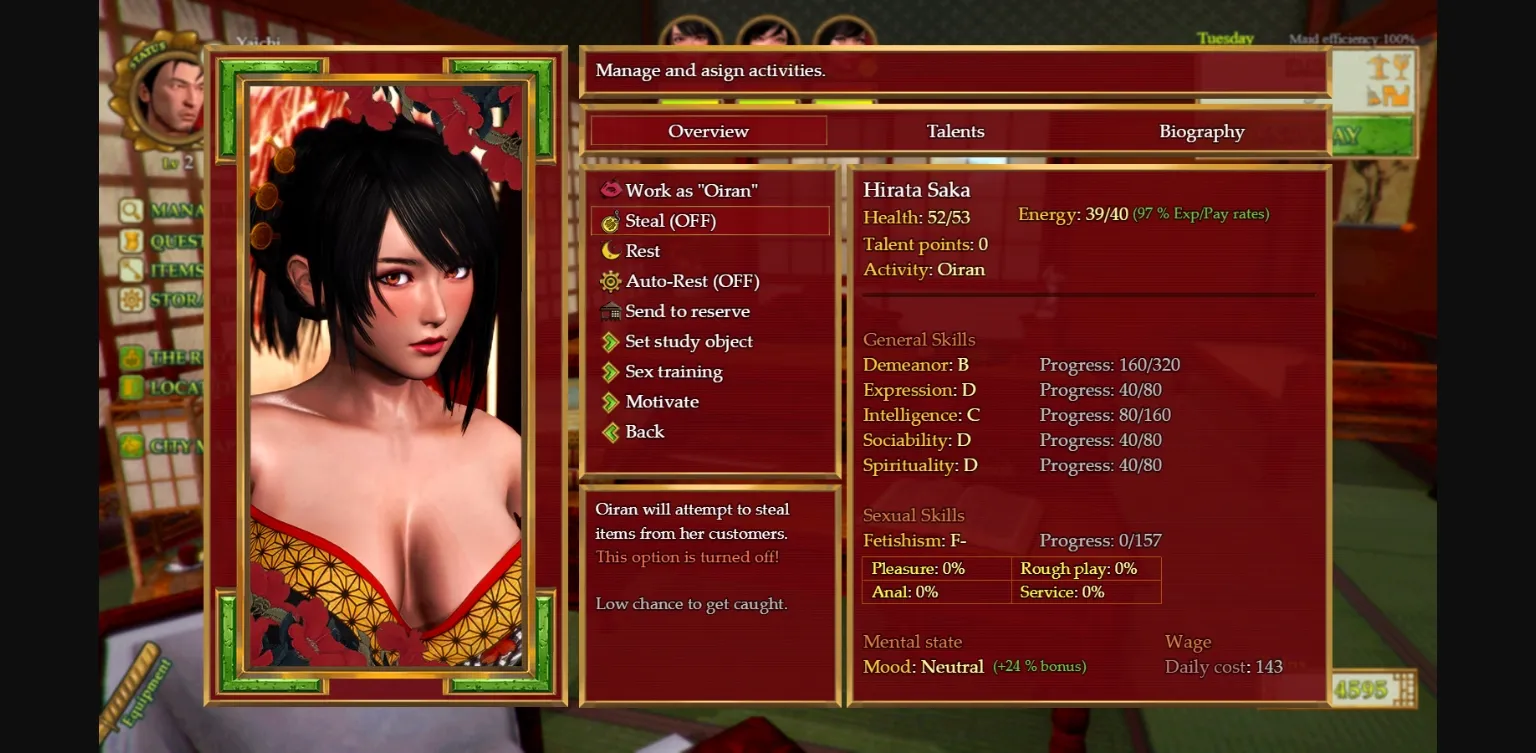Image resolution: width=1536 pixels, height=753 pixels.
Task: Click Back to leave the activity menu
Action: point(644,431)
